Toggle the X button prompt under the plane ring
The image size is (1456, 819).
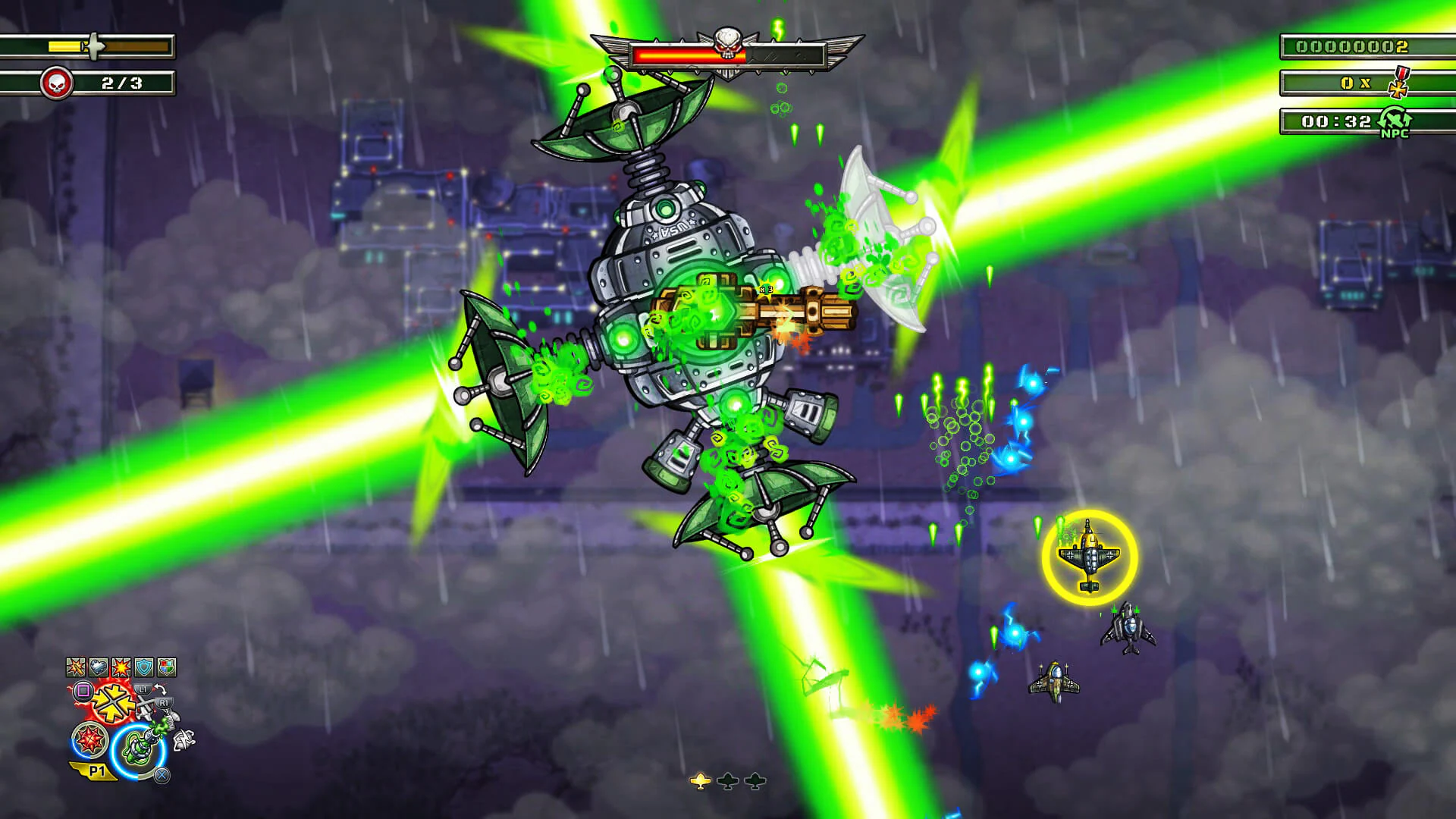pos(161,774)
